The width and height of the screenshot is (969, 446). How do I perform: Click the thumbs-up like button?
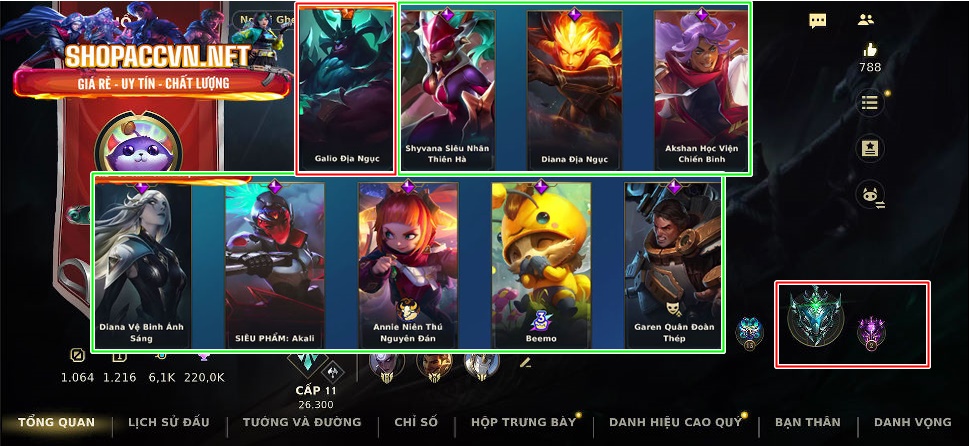870,51
